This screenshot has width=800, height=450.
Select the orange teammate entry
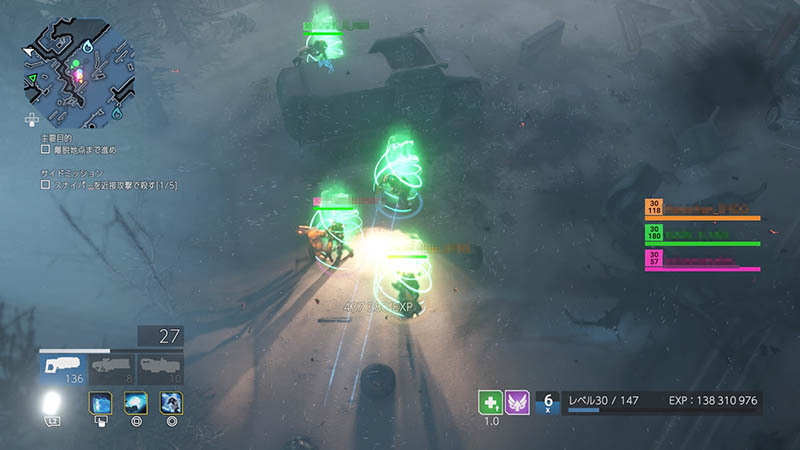click(702, 209)
